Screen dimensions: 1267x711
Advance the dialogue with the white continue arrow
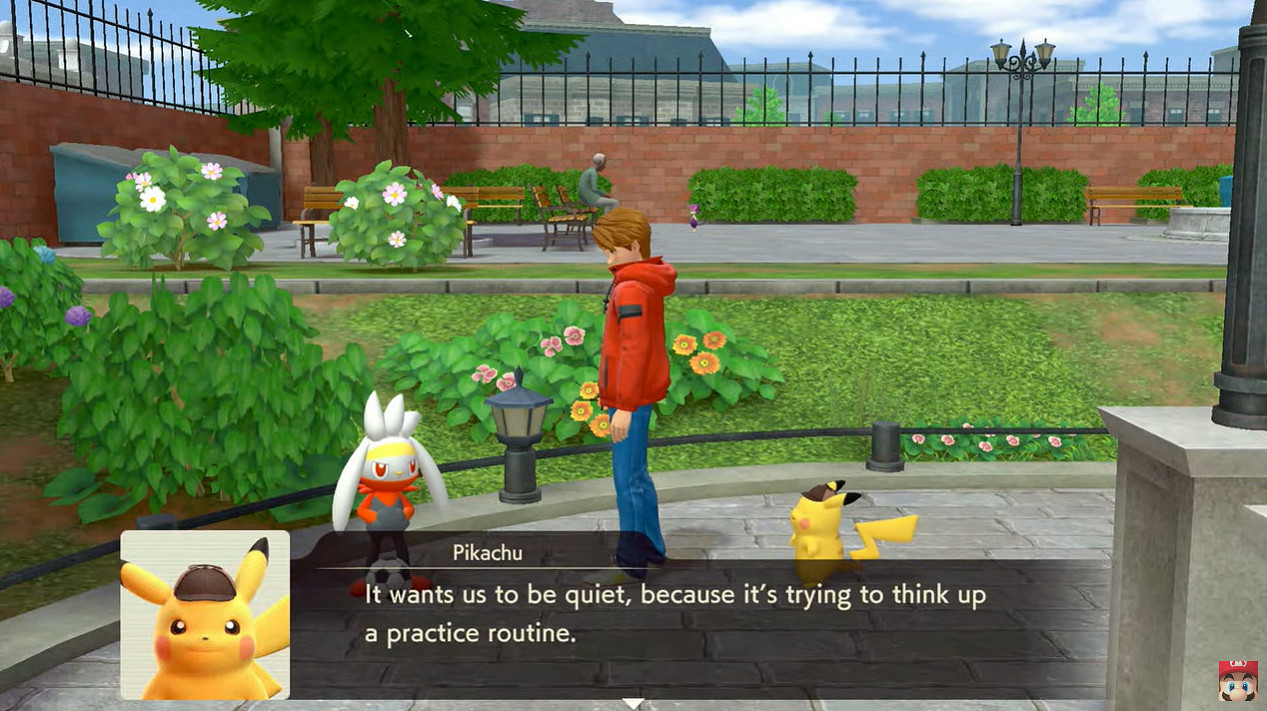click(632, 704)
